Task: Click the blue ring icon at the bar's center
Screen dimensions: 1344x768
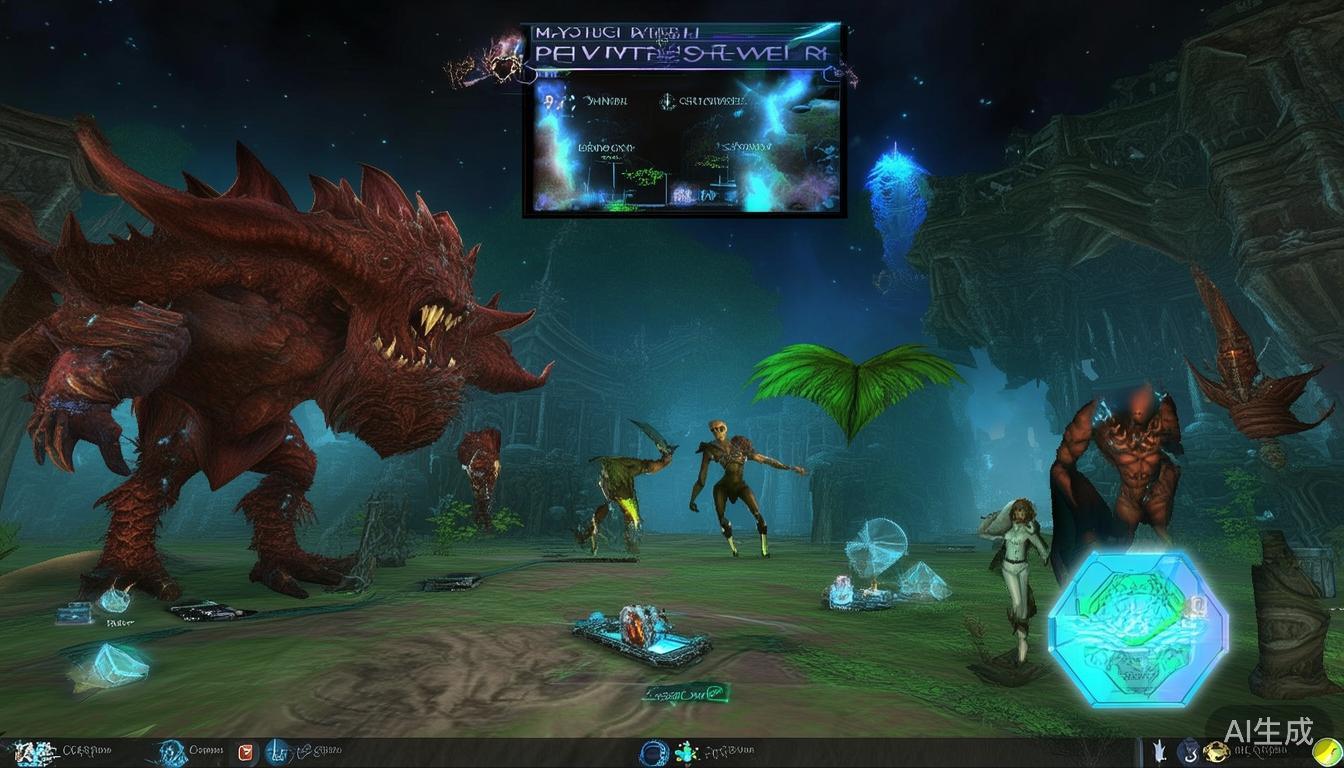Action: point(654,752)
